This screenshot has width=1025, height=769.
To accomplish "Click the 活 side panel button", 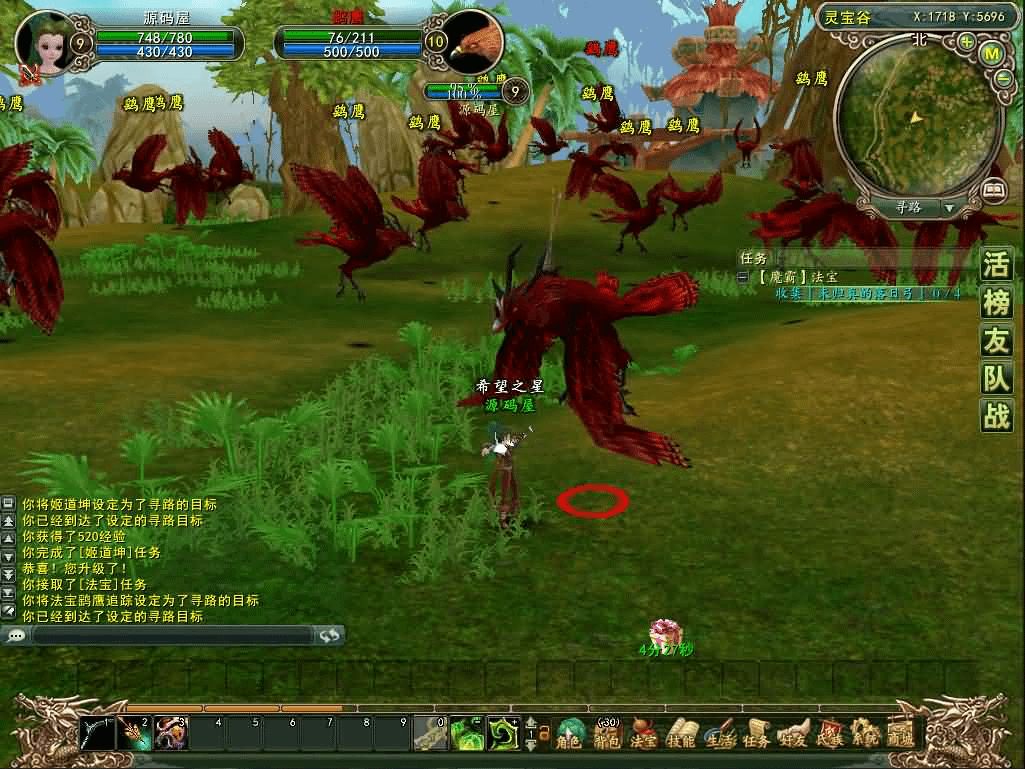I will click(x=996, y=266).
